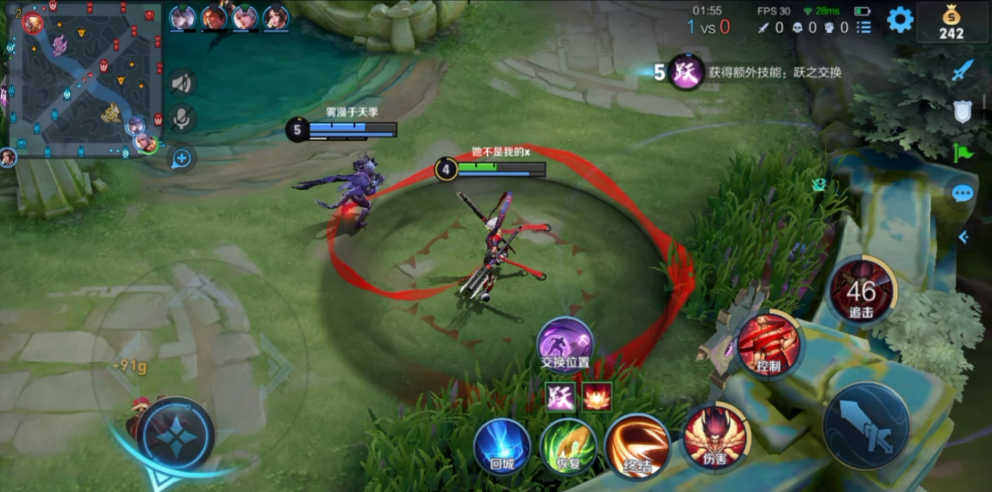Use the 交换位置 swap position skill
Viewport: 992px width, 492px height.
click(x=565, y=342)
